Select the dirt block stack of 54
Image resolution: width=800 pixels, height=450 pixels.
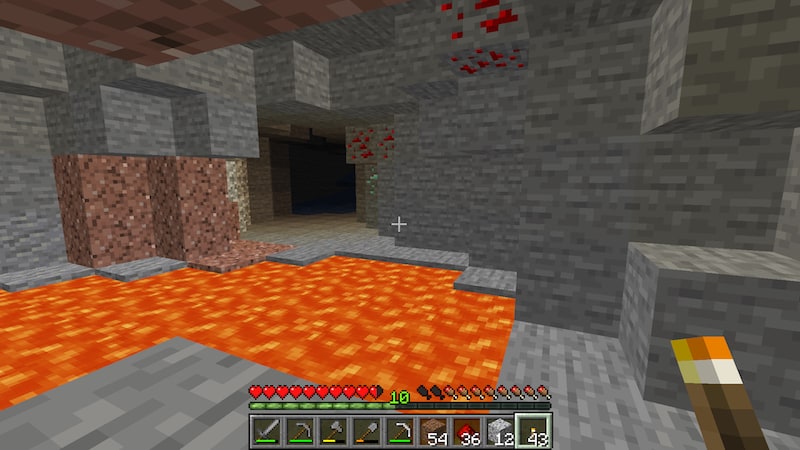coord(434,431)
